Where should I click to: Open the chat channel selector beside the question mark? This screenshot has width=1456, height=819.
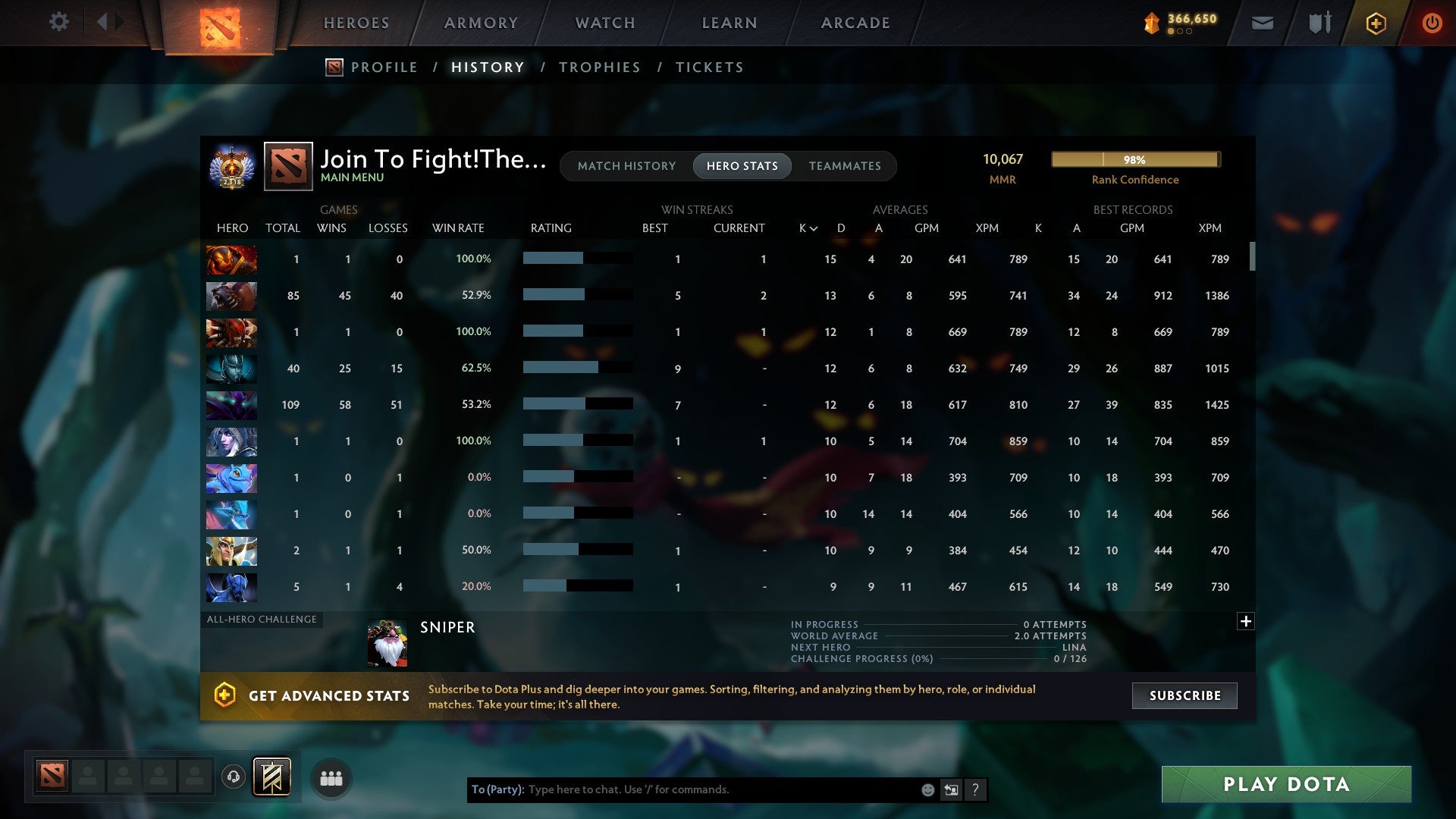(x=951, y=789)
